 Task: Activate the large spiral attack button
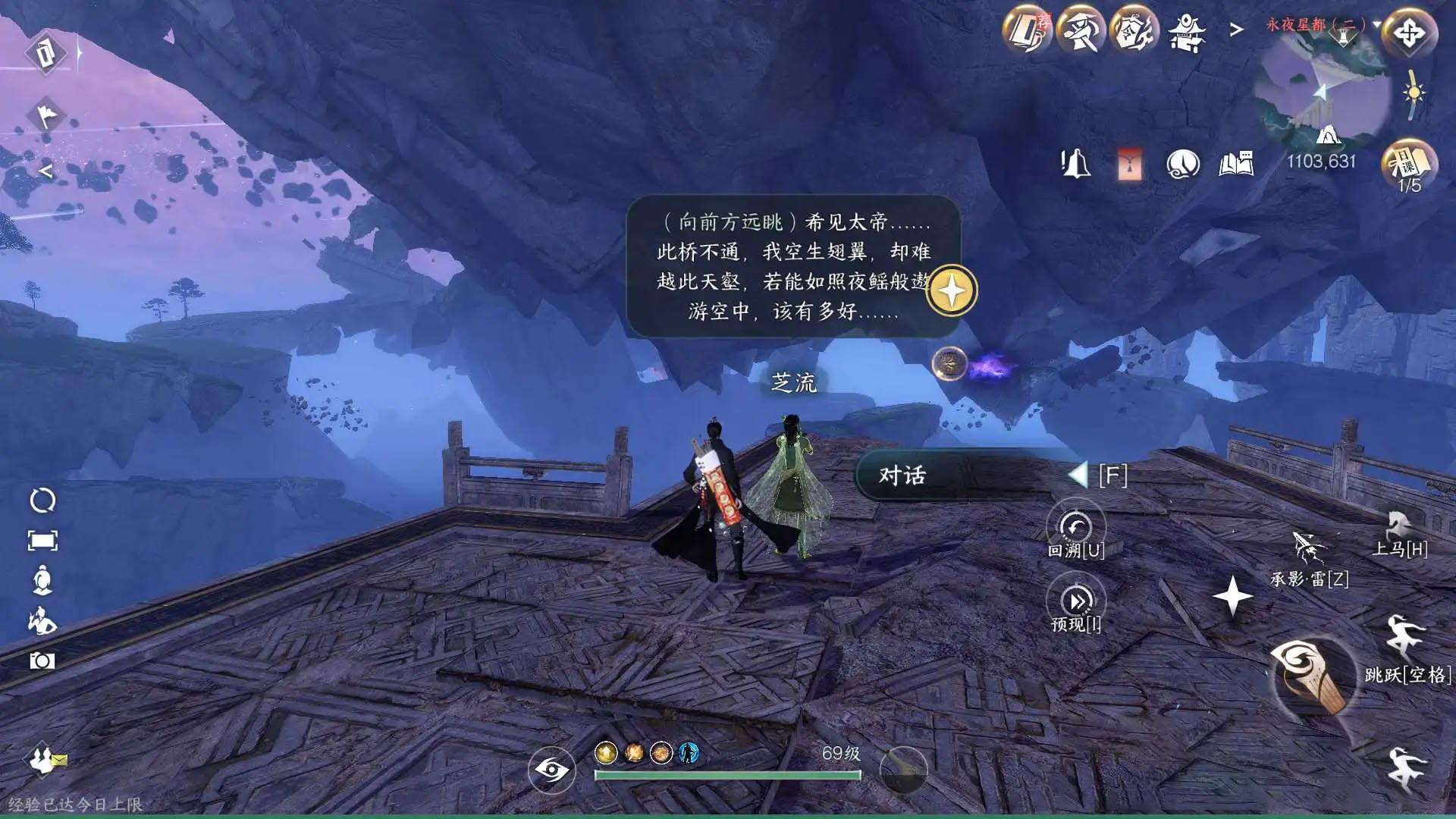coord(1310,676)
